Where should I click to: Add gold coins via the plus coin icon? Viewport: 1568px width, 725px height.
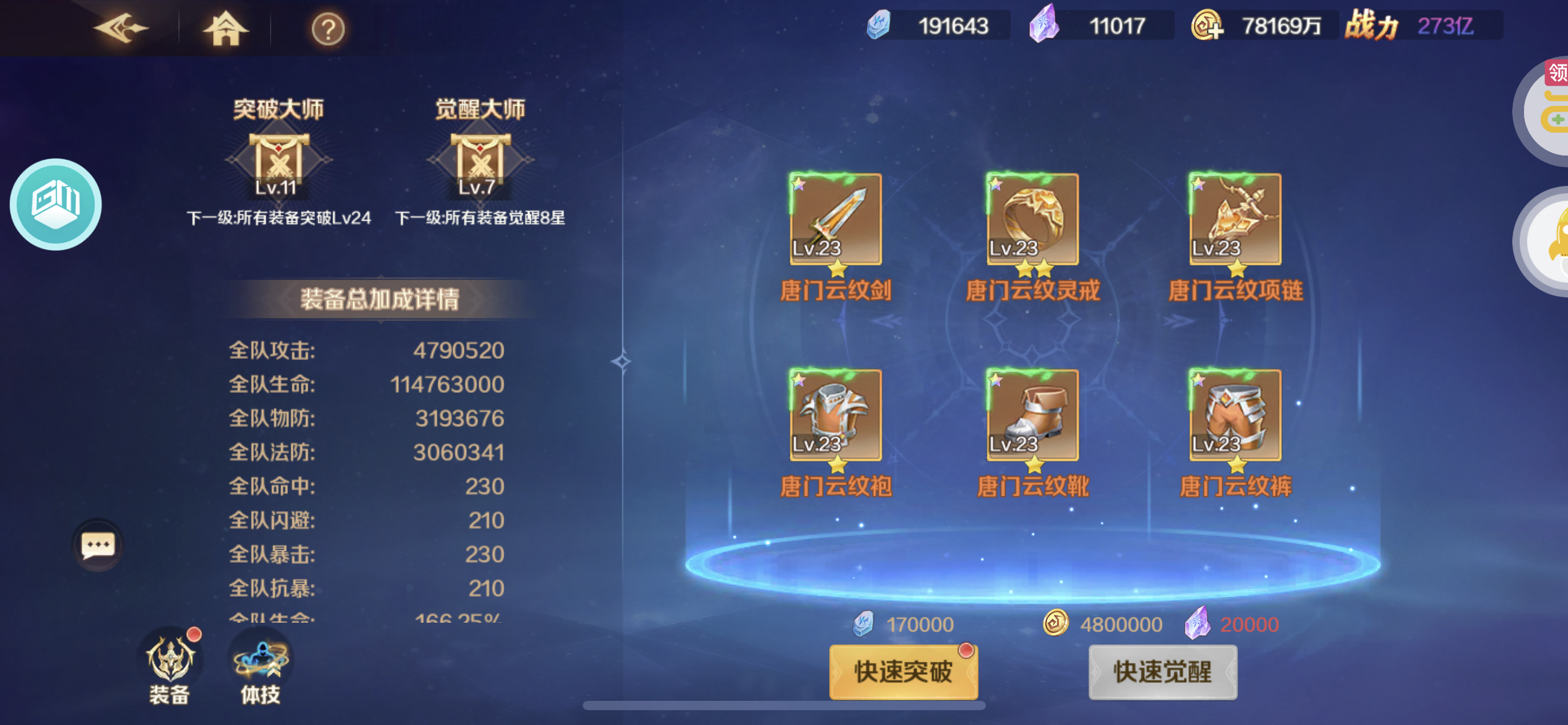[x=1207, y=26]
